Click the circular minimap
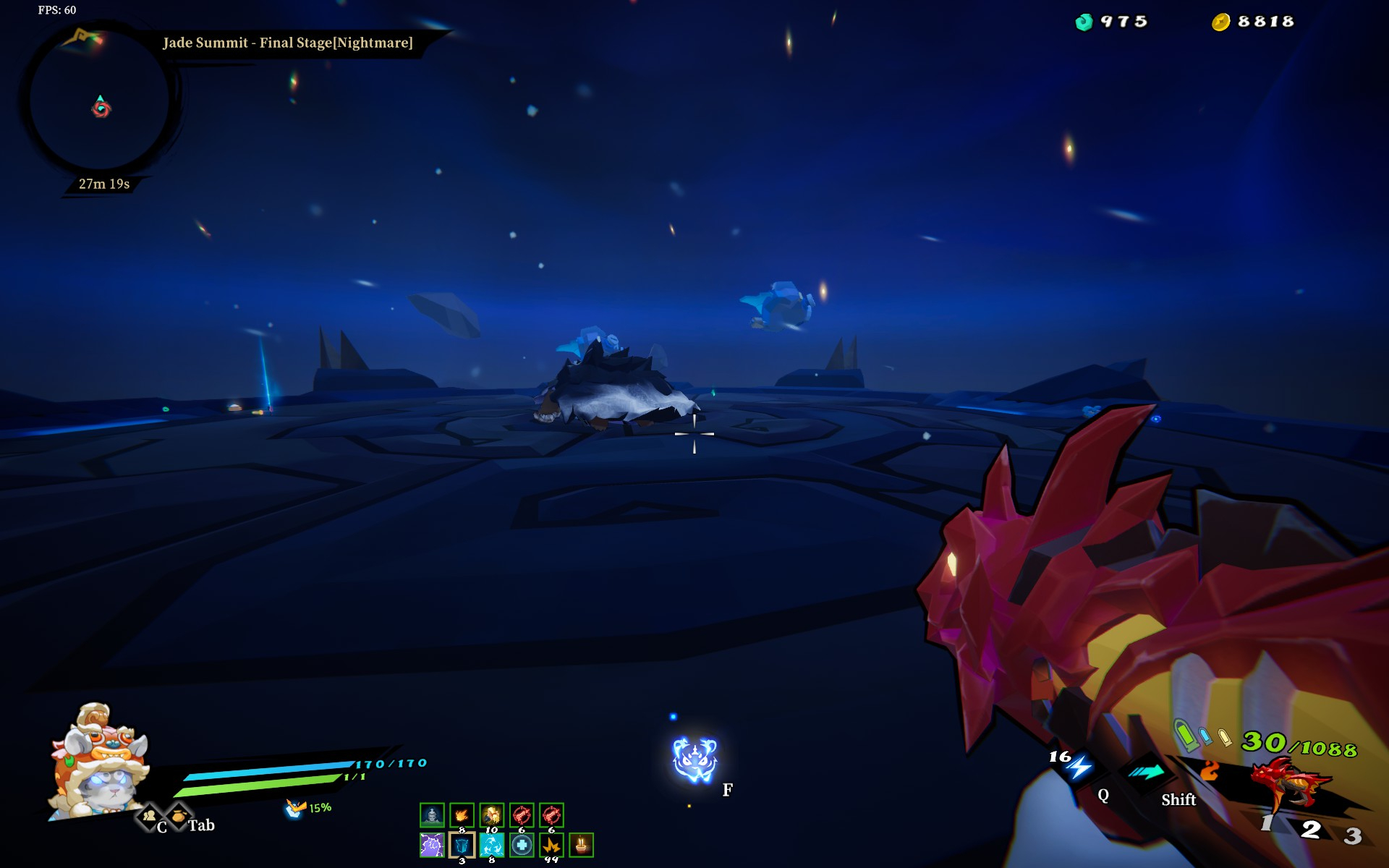Viewport: 1389px width, 868px height. [x=100, y=101]
